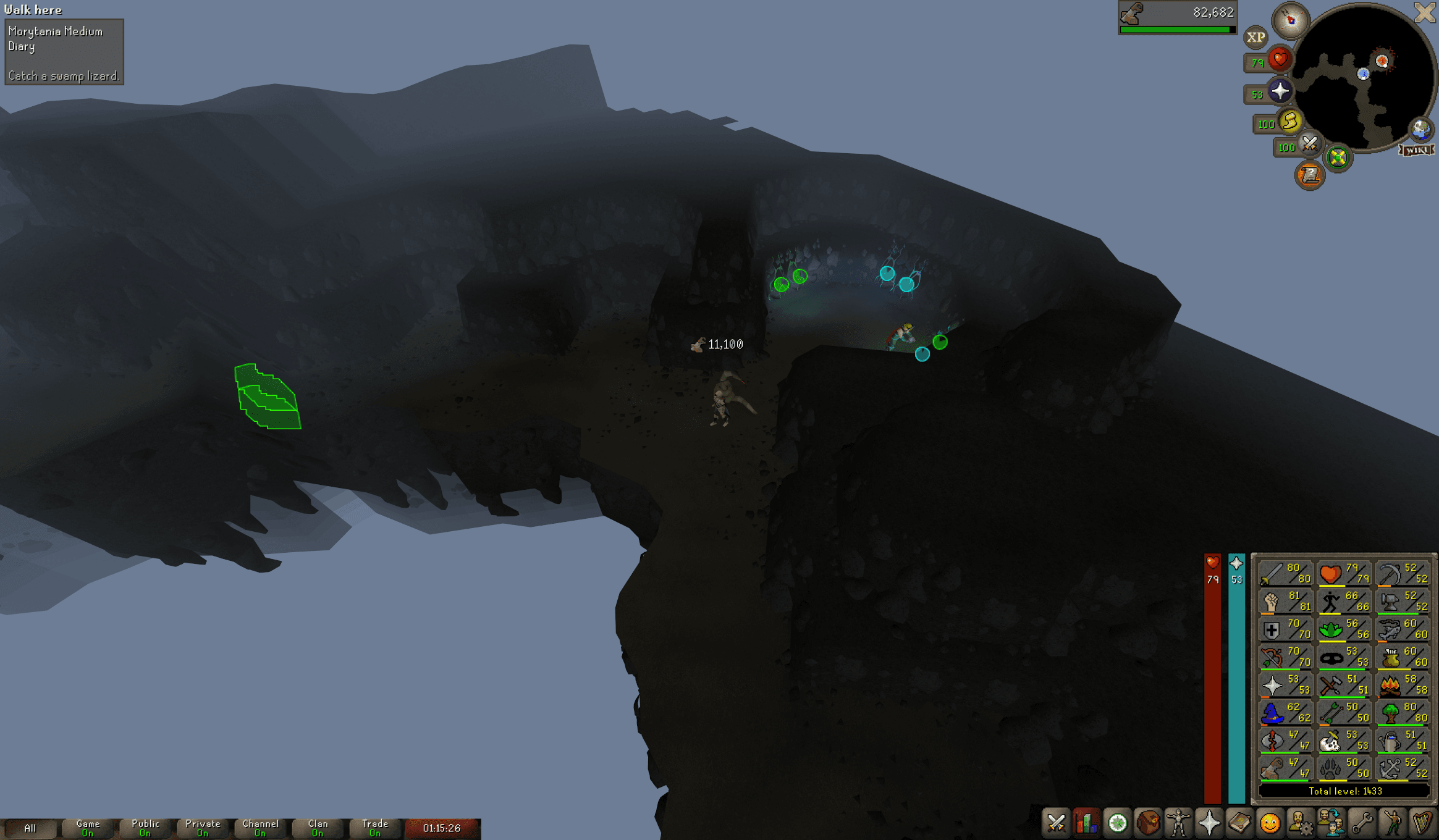Open the Music Player harp tab
Image resolution: width=1439 pixels, height=840 pixels.
pyautogui.click(x=1422, y=823)
